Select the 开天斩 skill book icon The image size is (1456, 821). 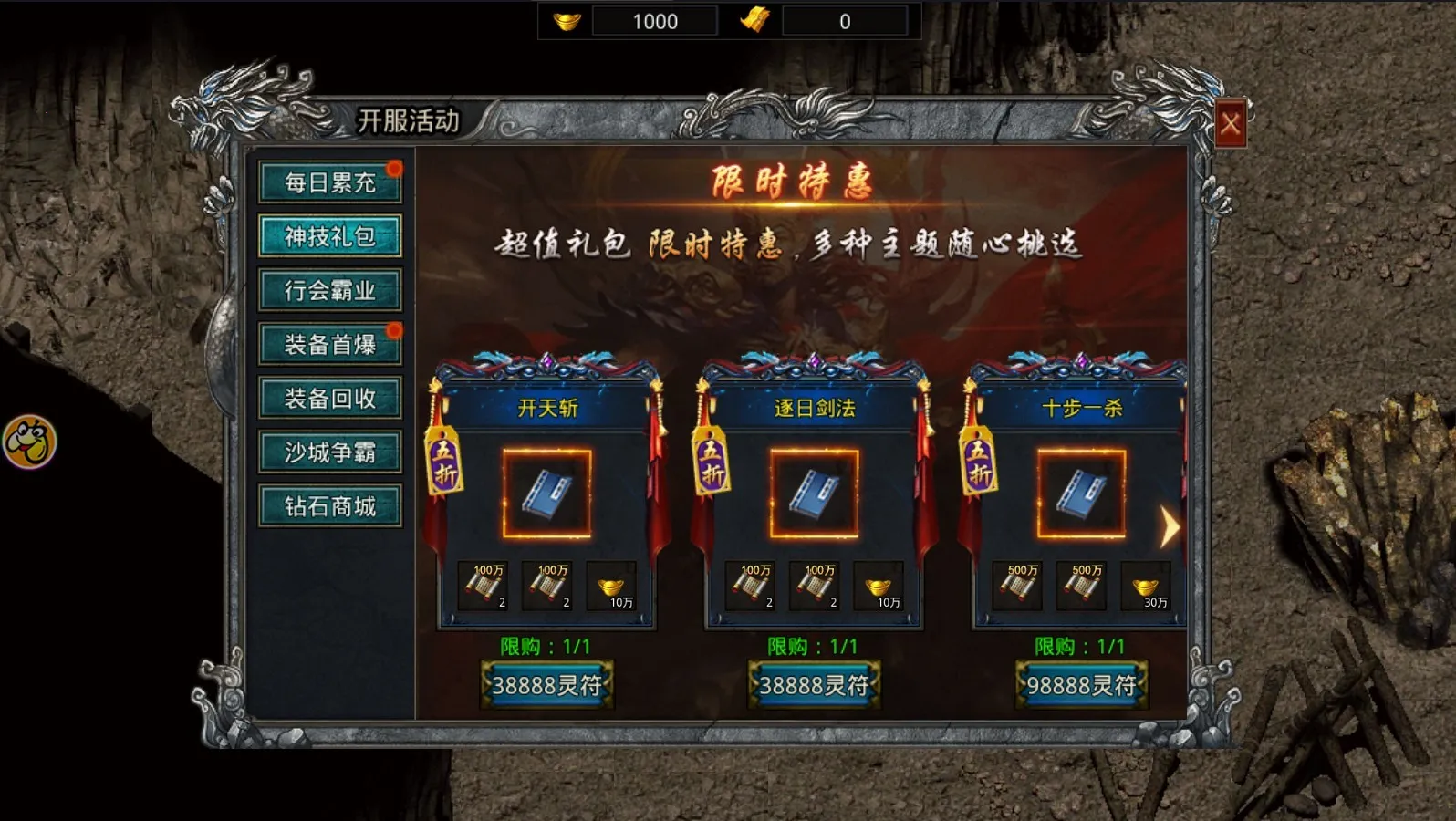[x=546, y=494]
